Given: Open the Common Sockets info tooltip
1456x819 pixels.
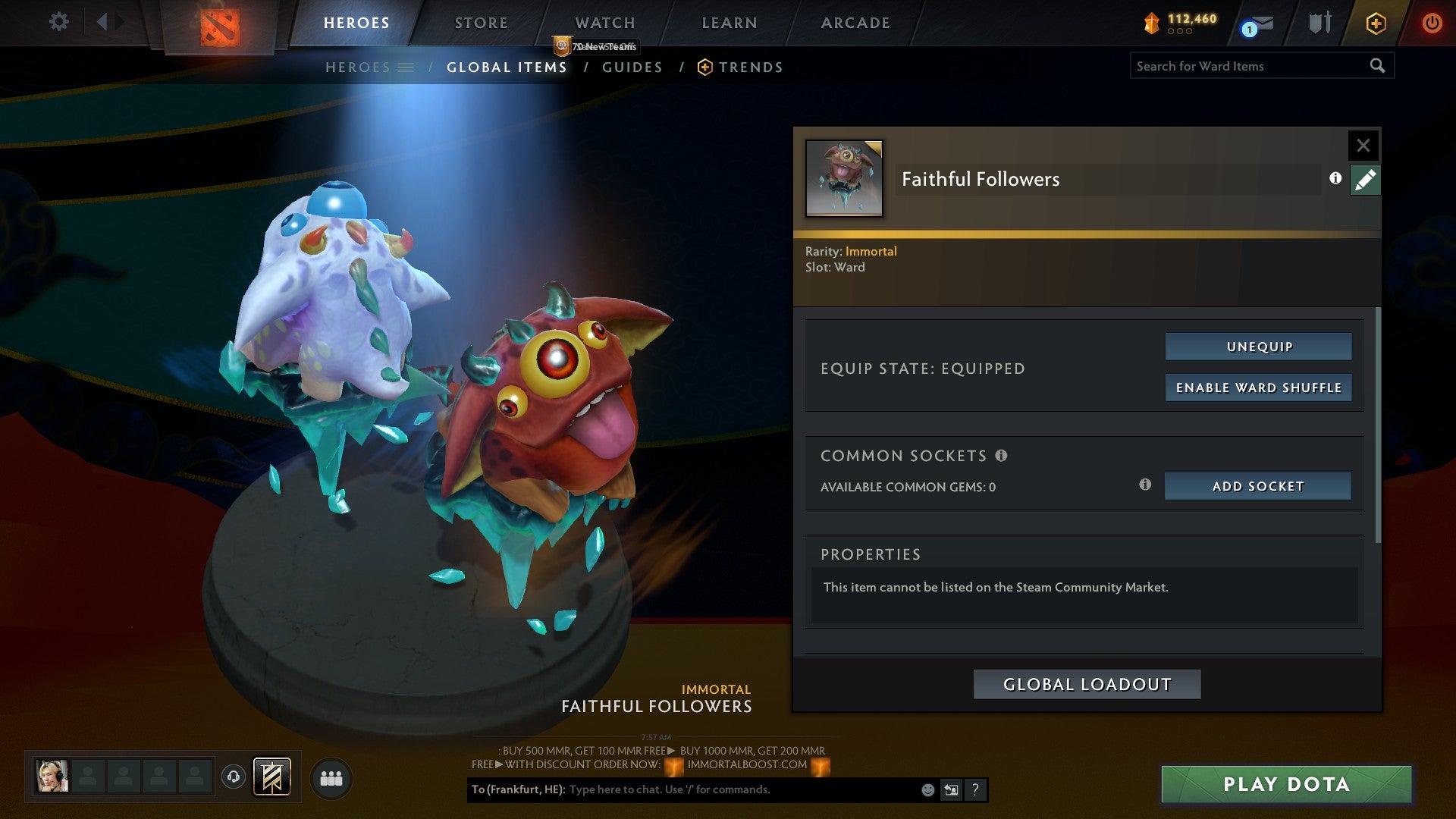Looking at the screenshot, I should coord(1003,456).
